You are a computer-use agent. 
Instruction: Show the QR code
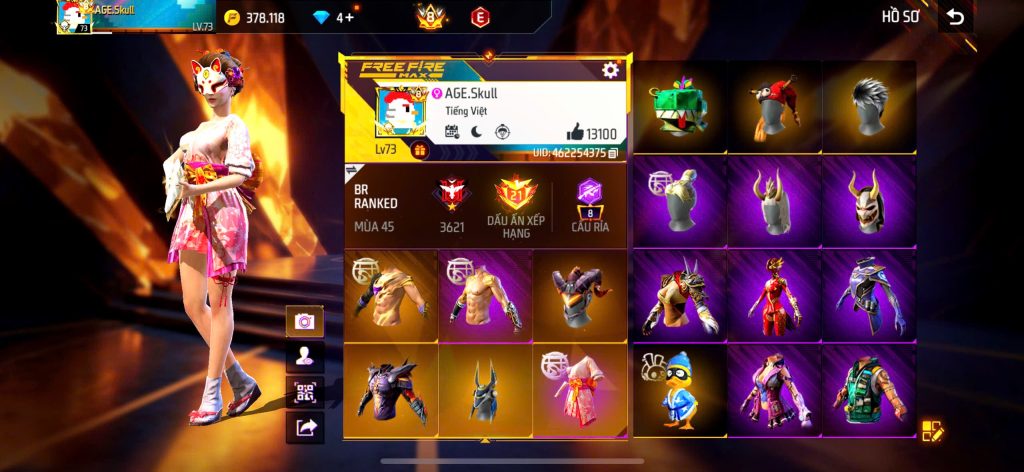[304, 392]
